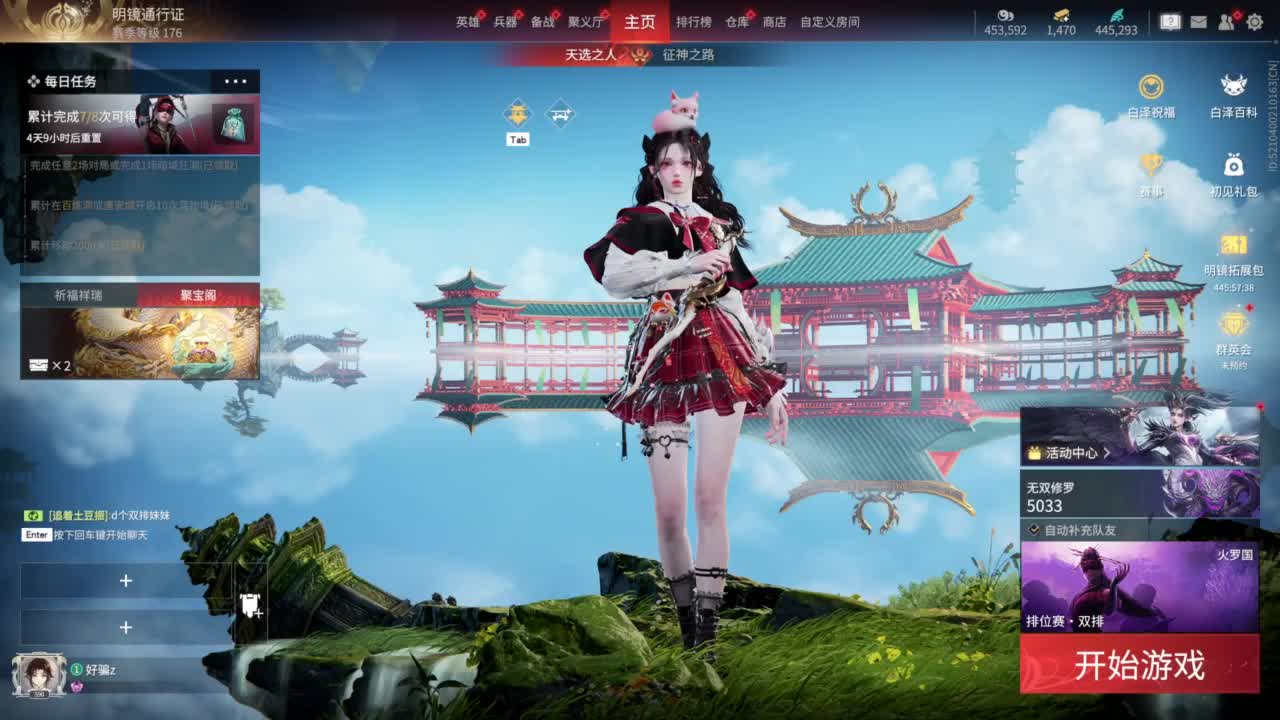The width and height of the screenshot is (1280, 720).
Task: Switch to the 主页 tab
Action: point(639,20)
